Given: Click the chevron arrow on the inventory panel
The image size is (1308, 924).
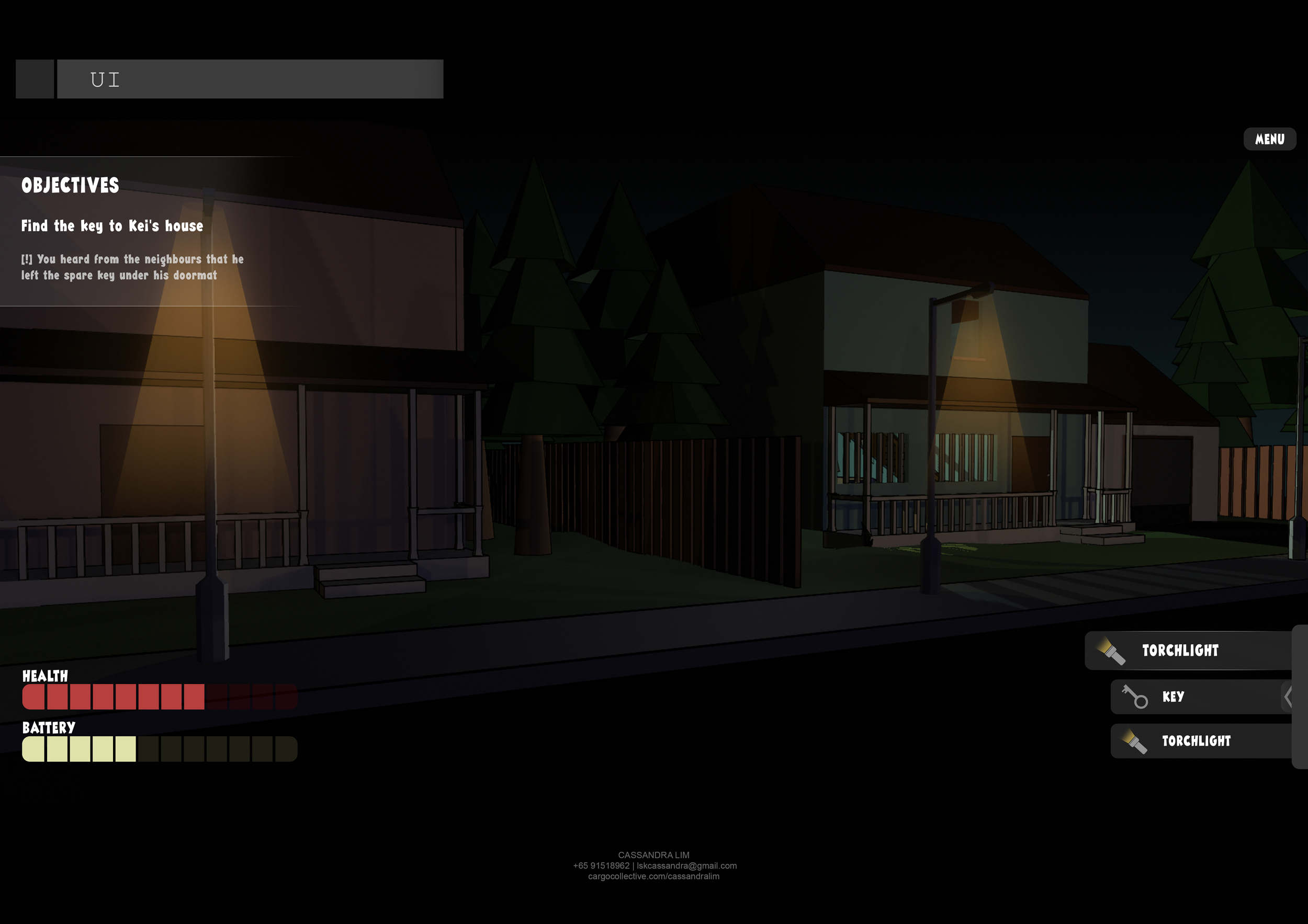Looking at the screenshot, I should pyautogui.click(x=1287, y=697).
